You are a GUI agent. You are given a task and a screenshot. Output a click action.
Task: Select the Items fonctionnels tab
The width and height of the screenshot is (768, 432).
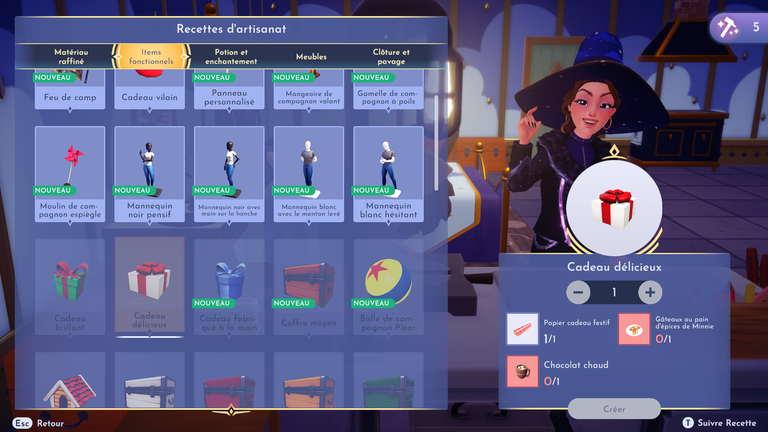[x=150, y=56]
